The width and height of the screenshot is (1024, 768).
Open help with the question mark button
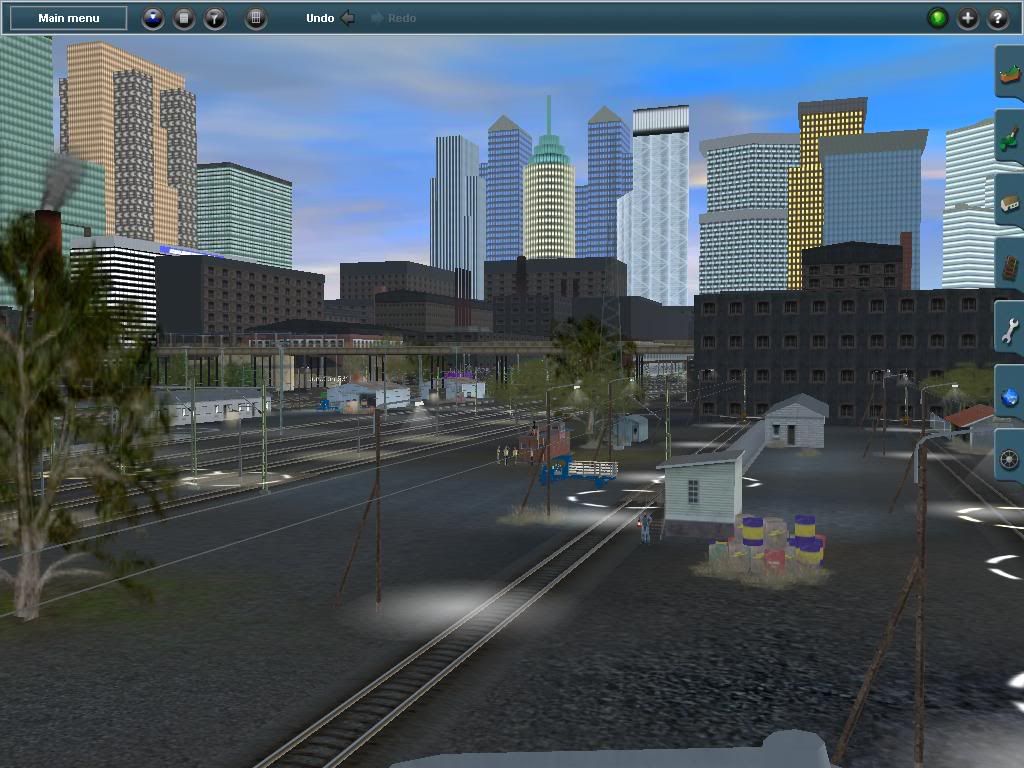pos(998,18)
